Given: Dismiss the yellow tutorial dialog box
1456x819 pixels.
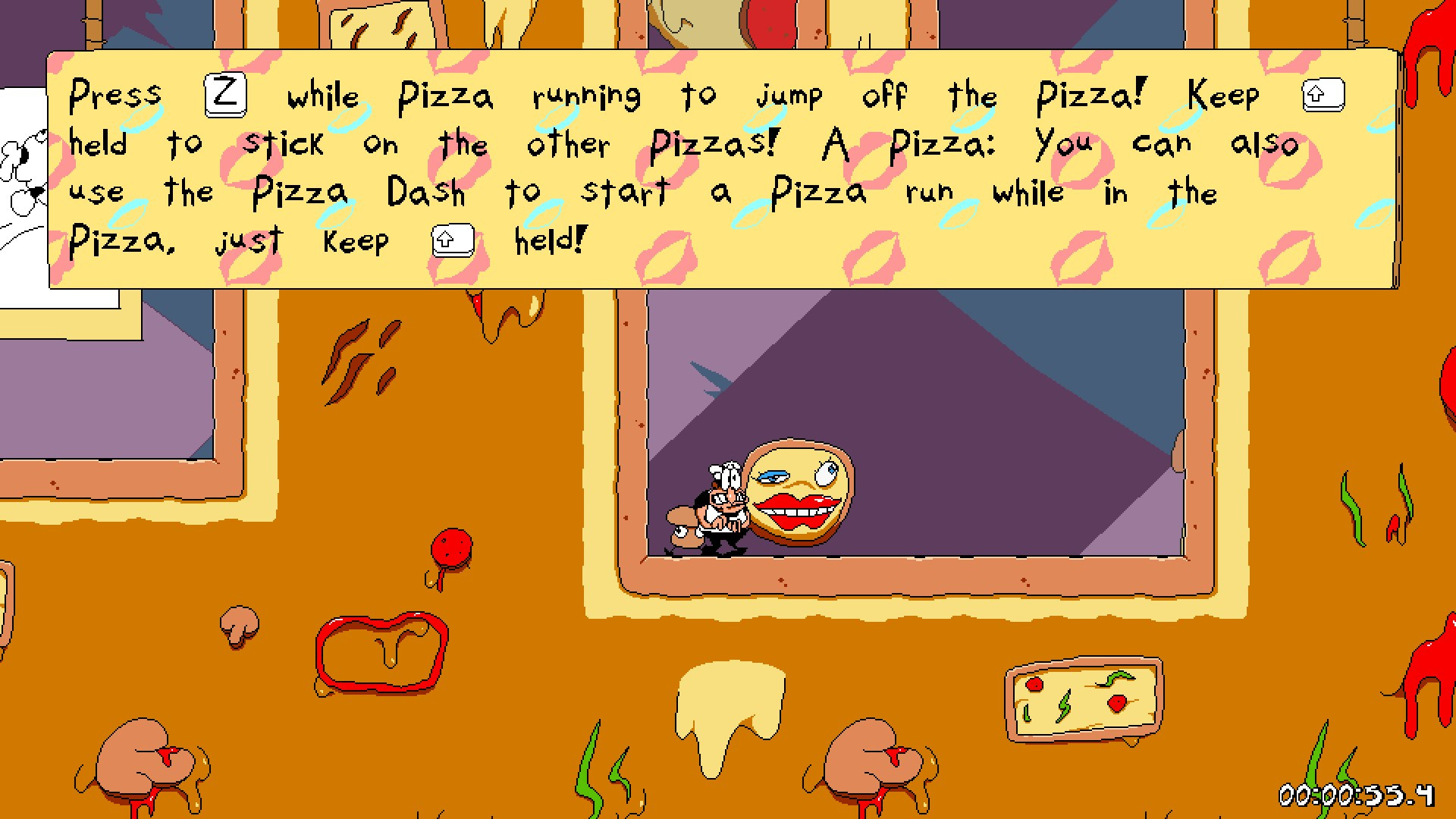Looking at the screenshot, I should coord(720,167).
